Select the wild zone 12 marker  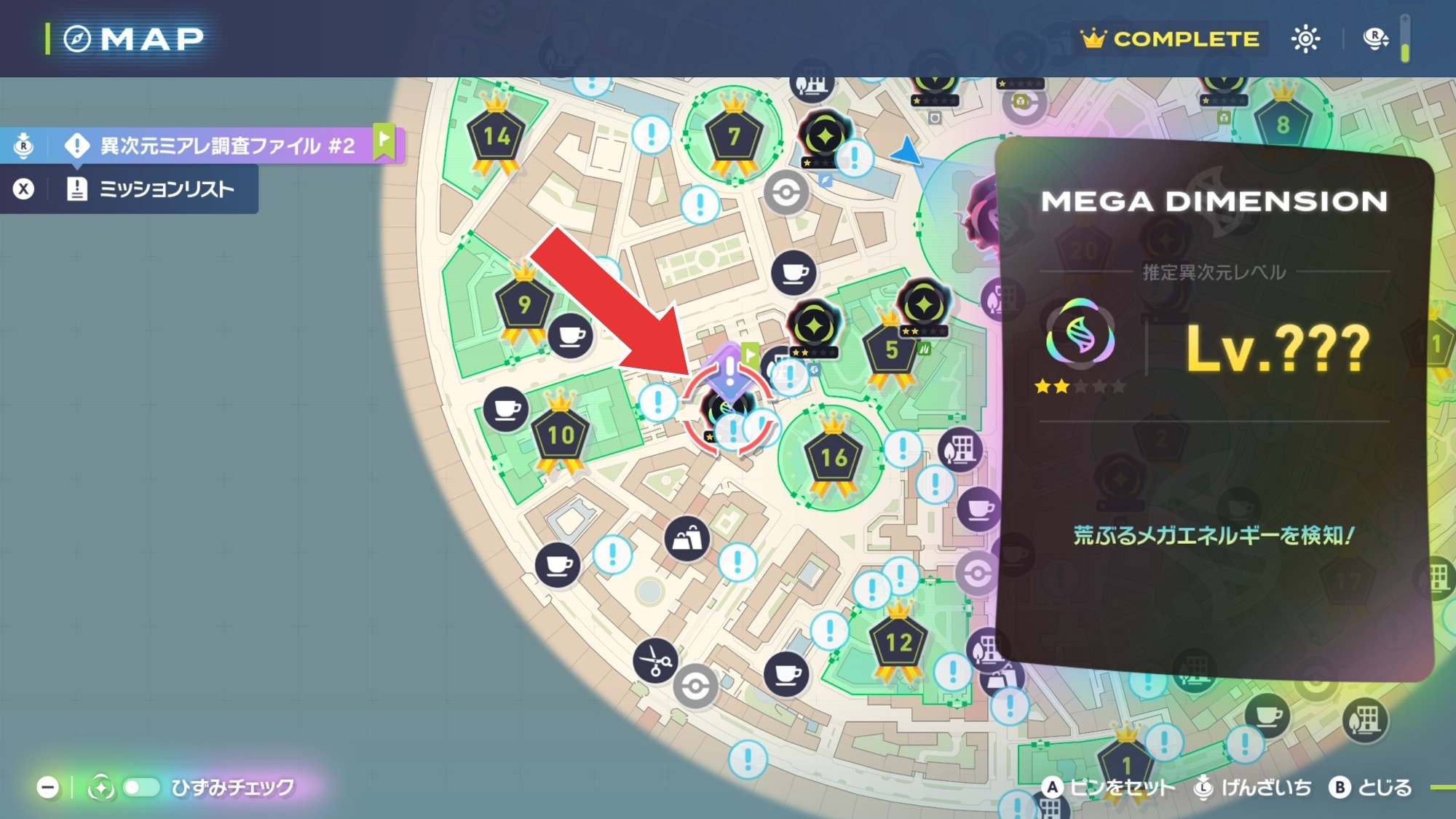pos(898,641)
